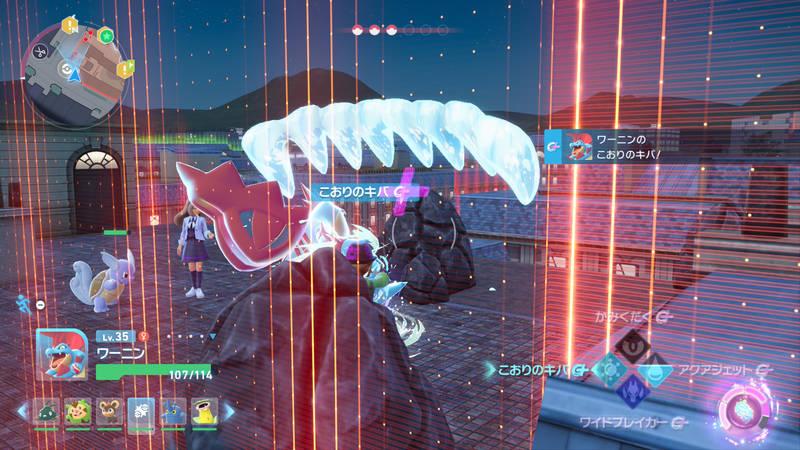Cycle the party bar with the right arrow

pos(228,411)
